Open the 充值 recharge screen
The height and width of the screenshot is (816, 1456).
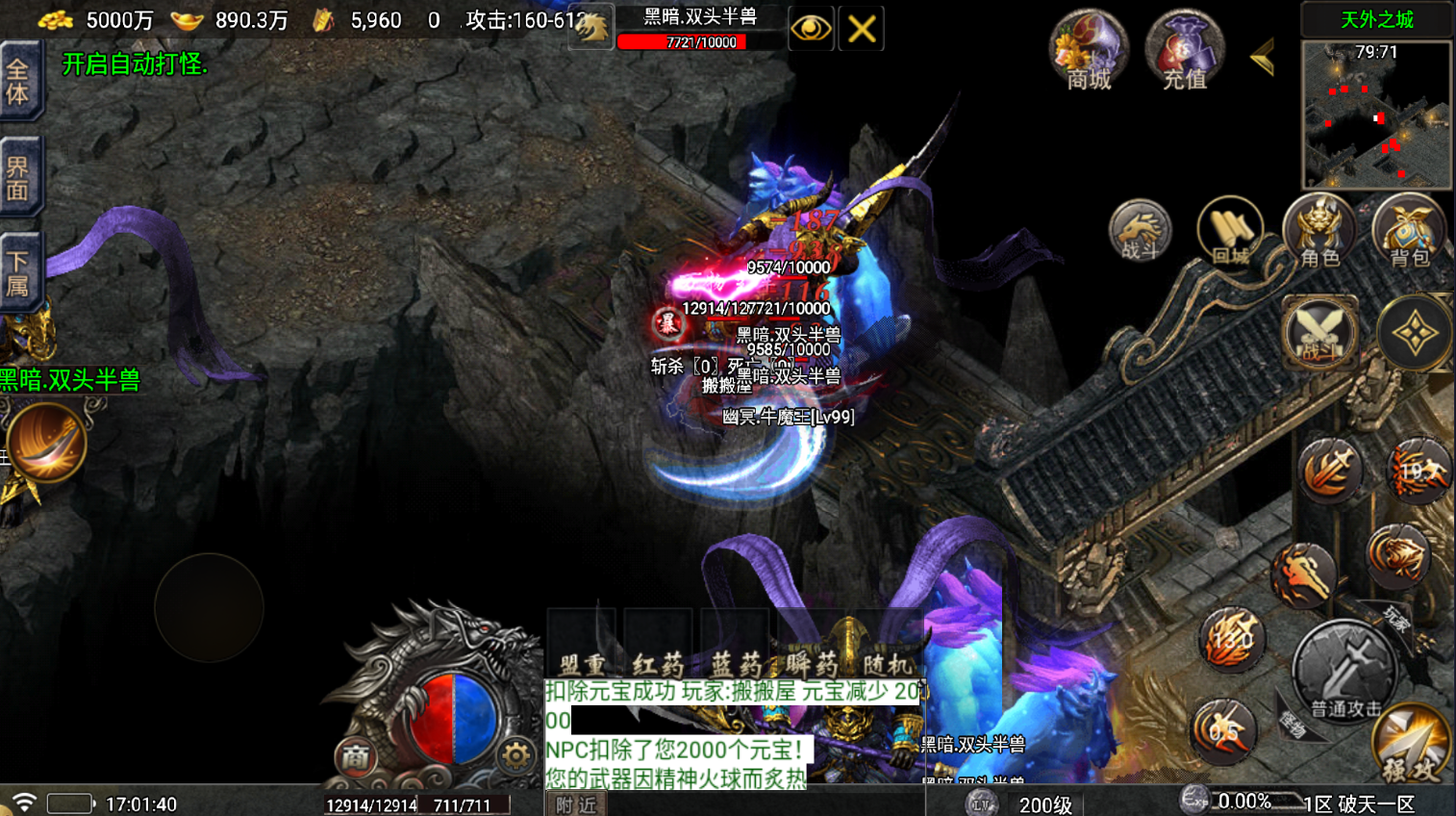(1185, 51)
